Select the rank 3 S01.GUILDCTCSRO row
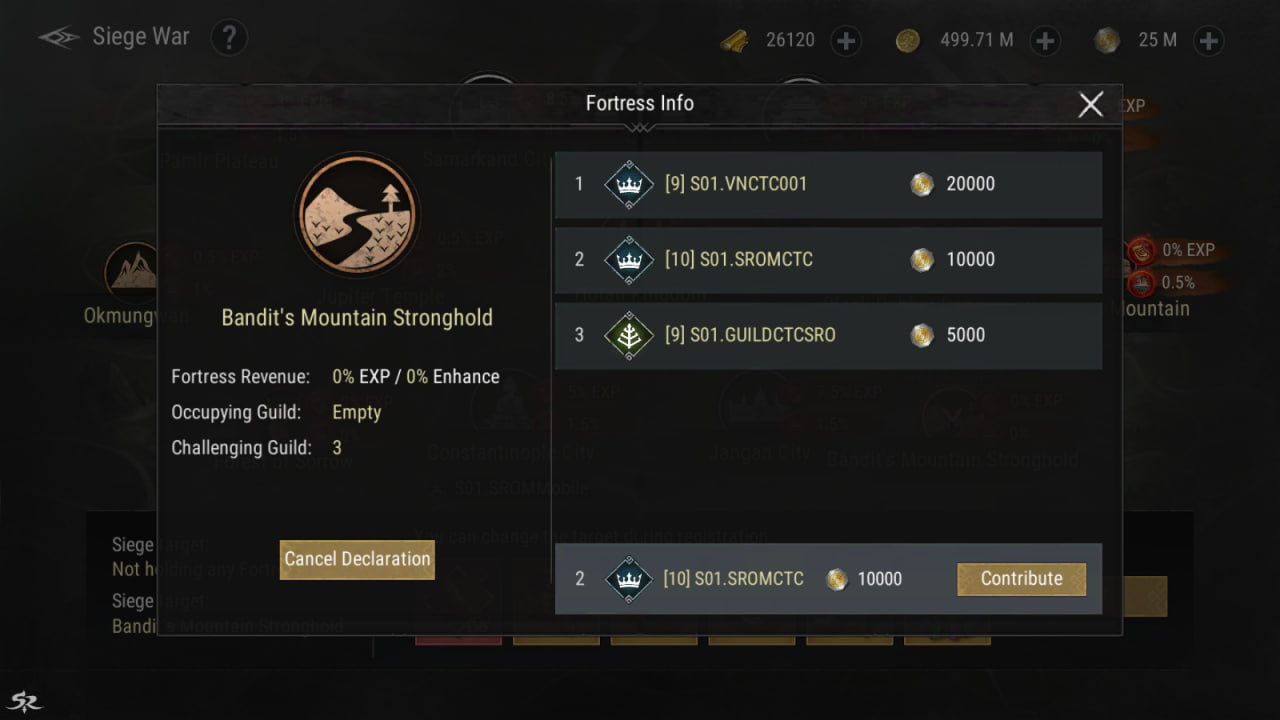 [828, 335]
